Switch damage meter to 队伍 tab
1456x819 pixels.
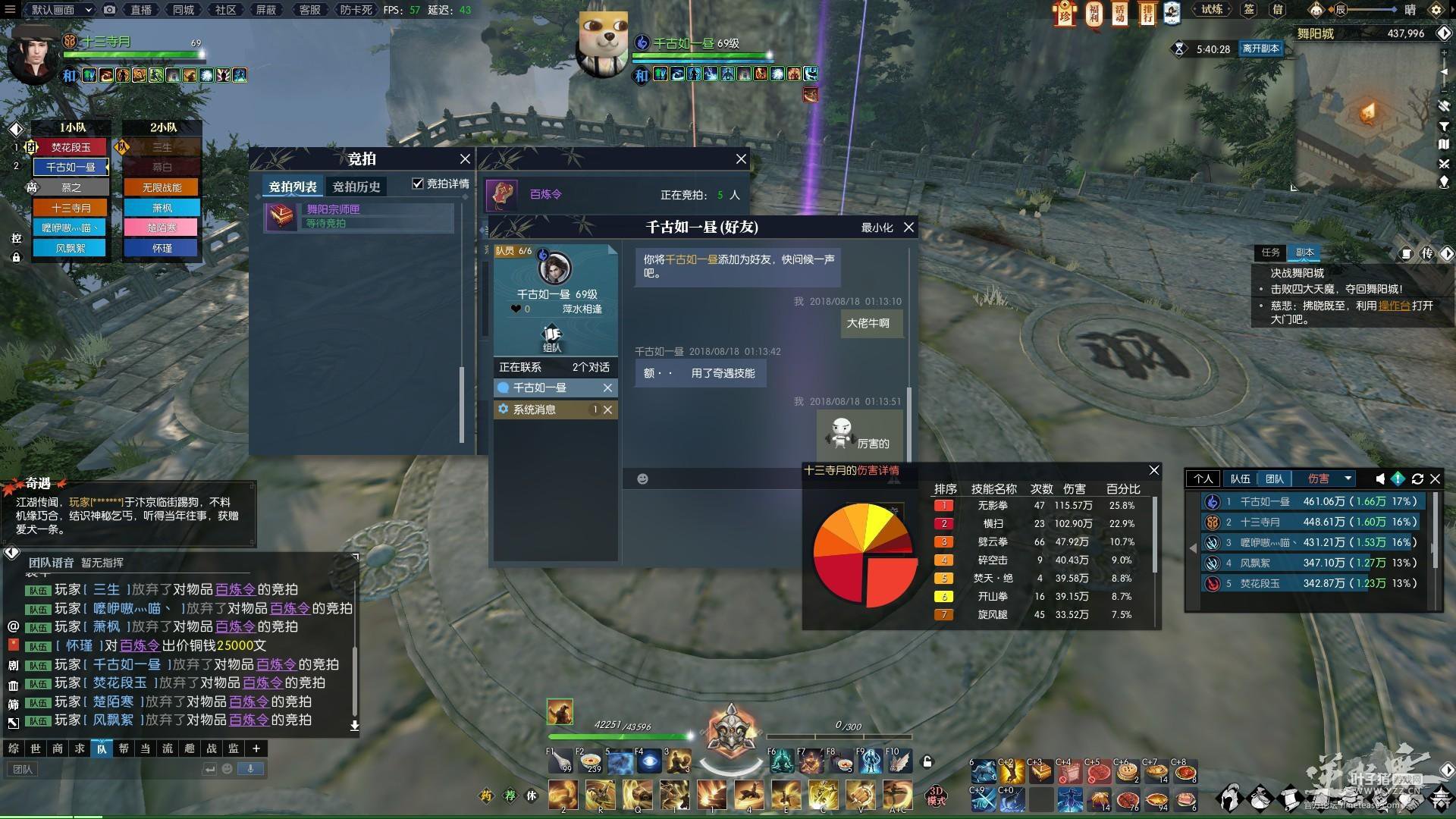pos(1240,479)
